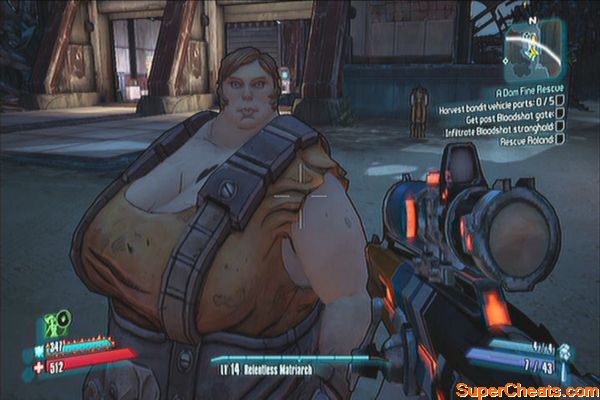The height and width of the screenshot is (400, 600).
Task: Tick the Harvest bandit vehicle parts checkbox
Action: pyautogui.click(x=562, y=100)
